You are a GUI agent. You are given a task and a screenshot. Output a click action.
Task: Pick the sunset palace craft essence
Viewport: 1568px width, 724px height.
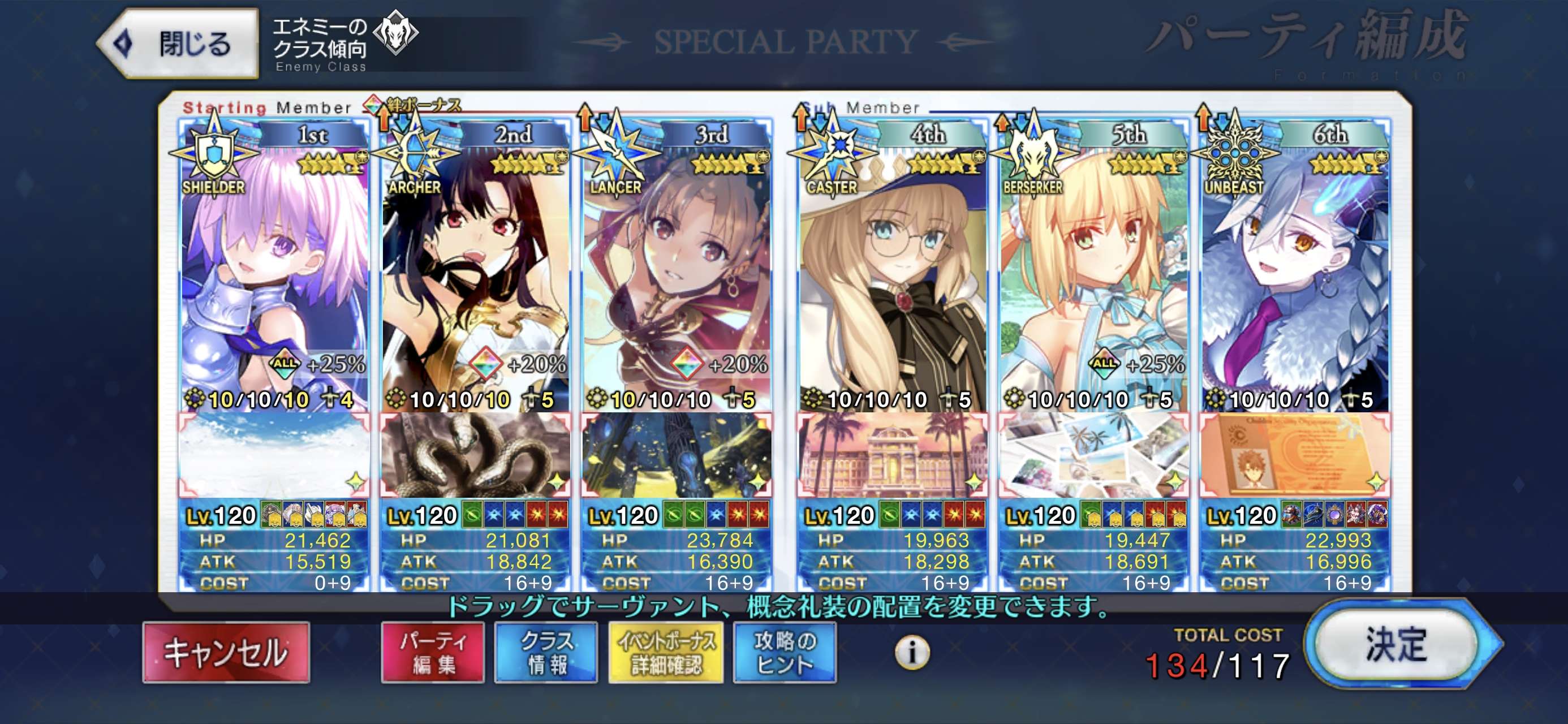[x=893, y=454]
